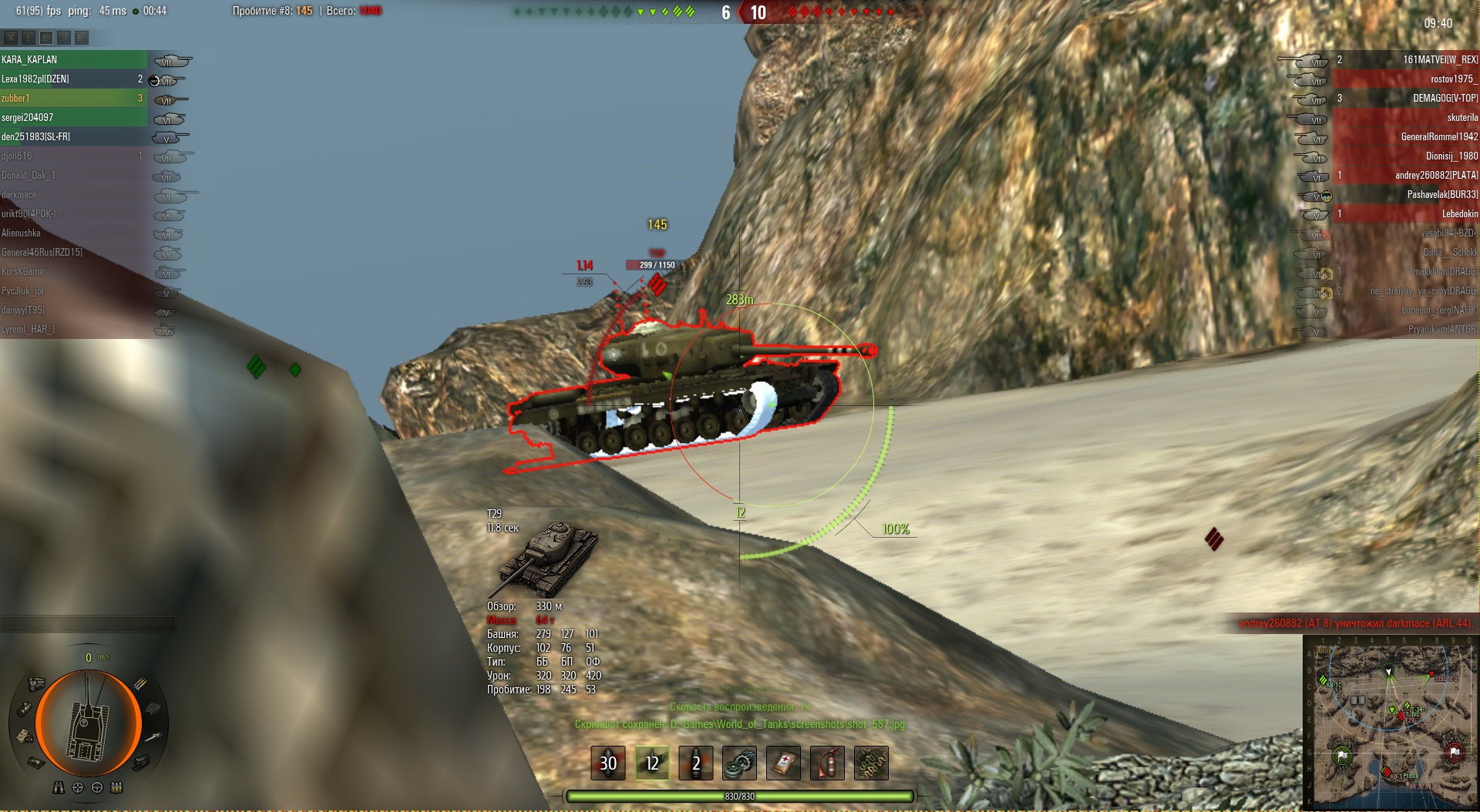Viewport: 1480px width, 812px height.
Task: Click the camouflage net equipment slot
Action: pyautogui.click(x=871, y=763)
